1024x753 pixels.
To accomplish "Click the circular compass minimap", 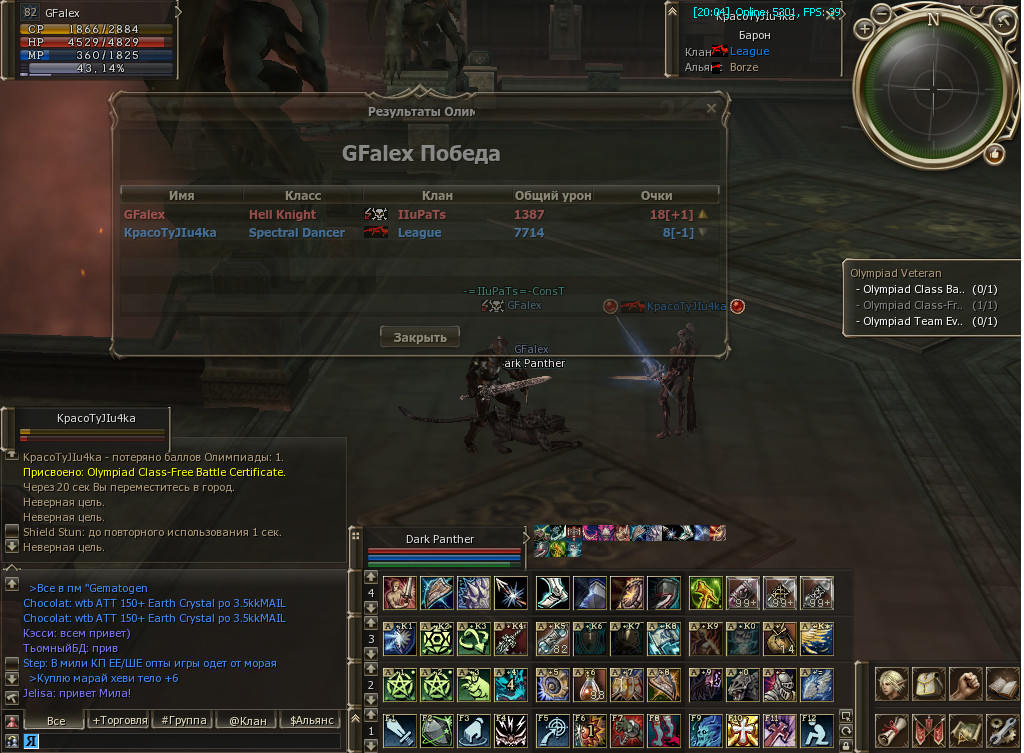I will 933,90.
